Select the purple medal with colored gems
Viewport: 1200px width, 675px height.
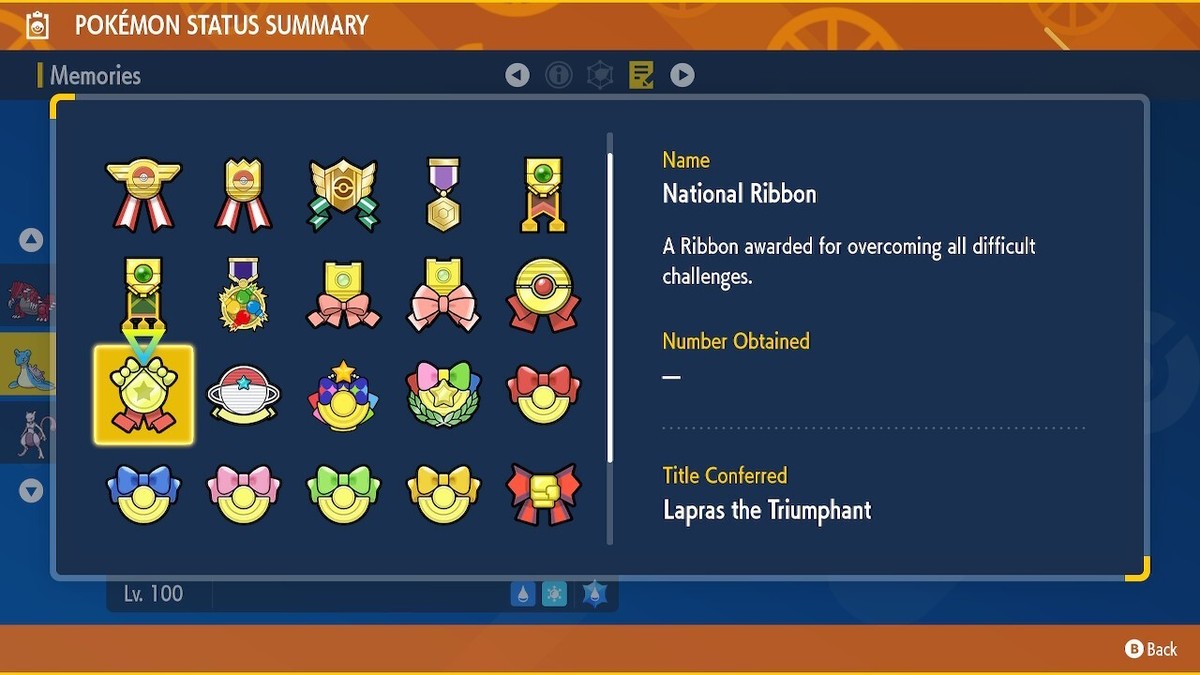coord(244,295)
